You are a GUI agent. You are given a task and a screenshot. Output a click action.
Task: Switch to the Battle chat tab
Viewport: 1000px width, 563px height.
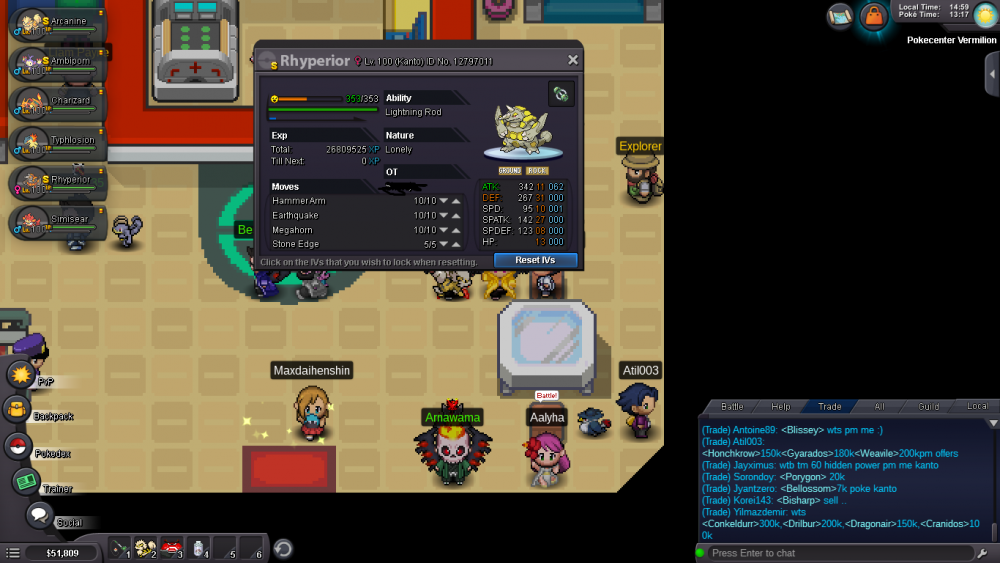coord(732,407)
